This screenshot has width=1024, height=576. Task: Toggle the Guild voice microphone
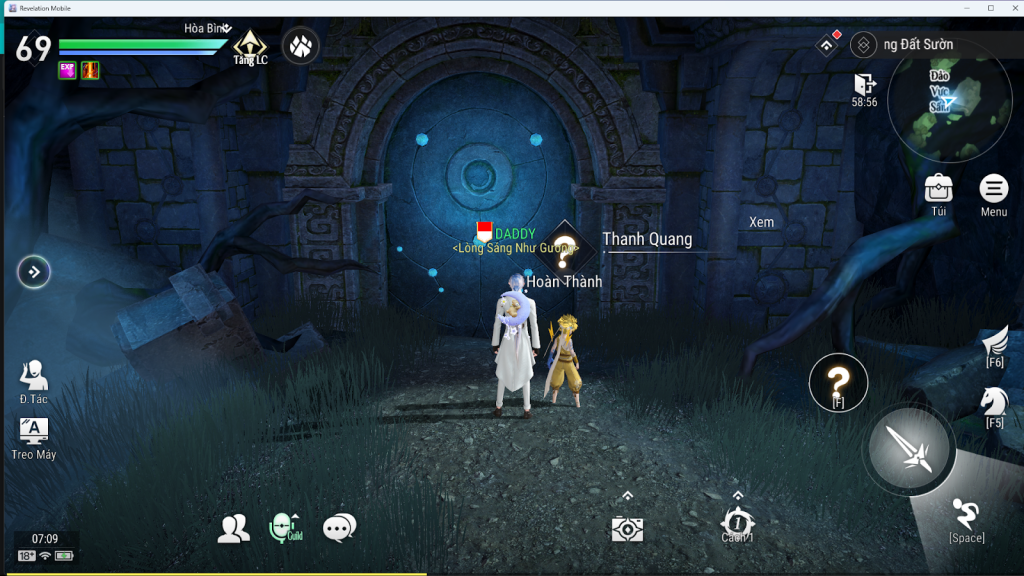pyautogui.click(x=284, y=527)
